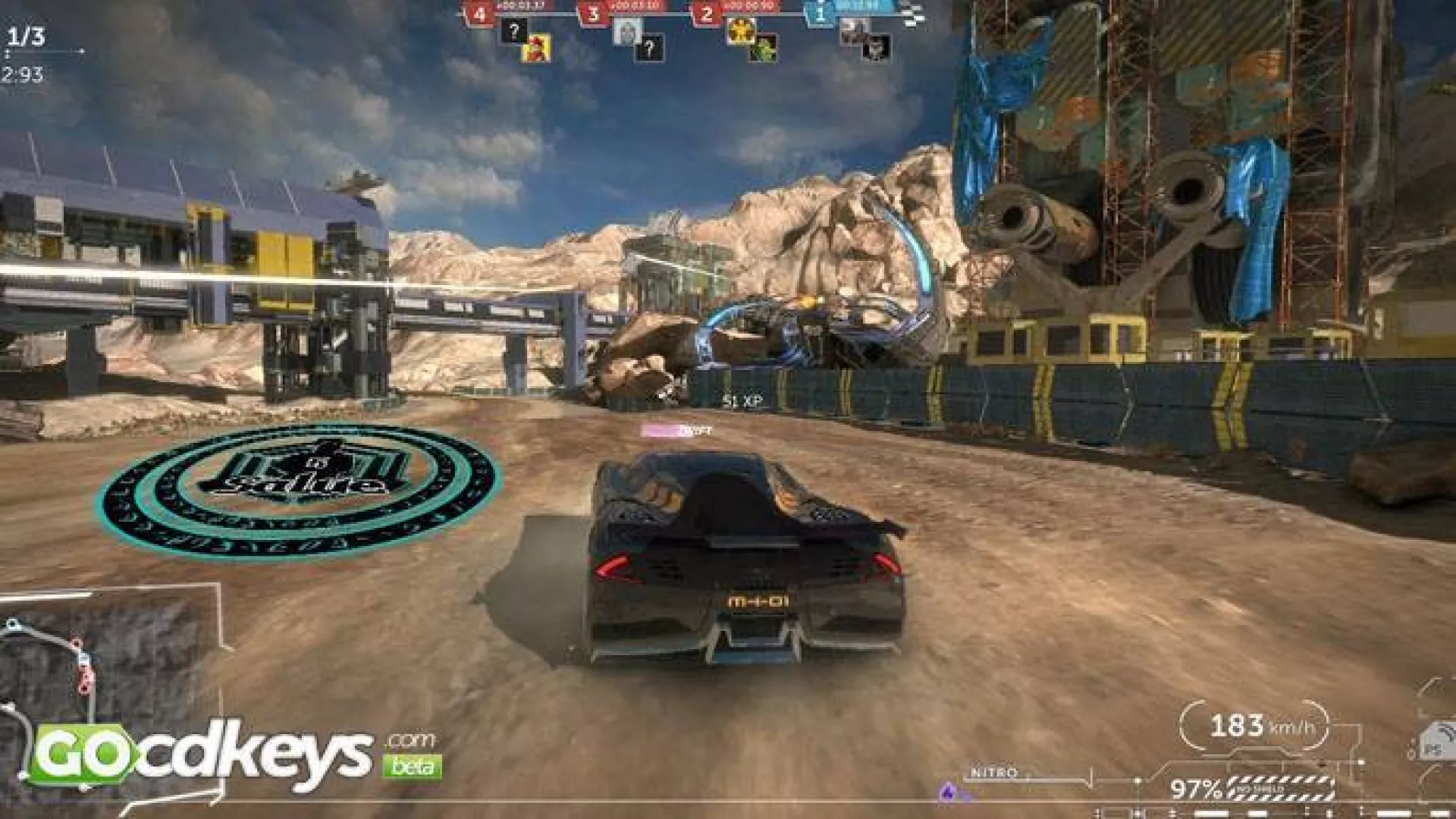
Task: Select the blue position 1 marker
Action: 821,14
